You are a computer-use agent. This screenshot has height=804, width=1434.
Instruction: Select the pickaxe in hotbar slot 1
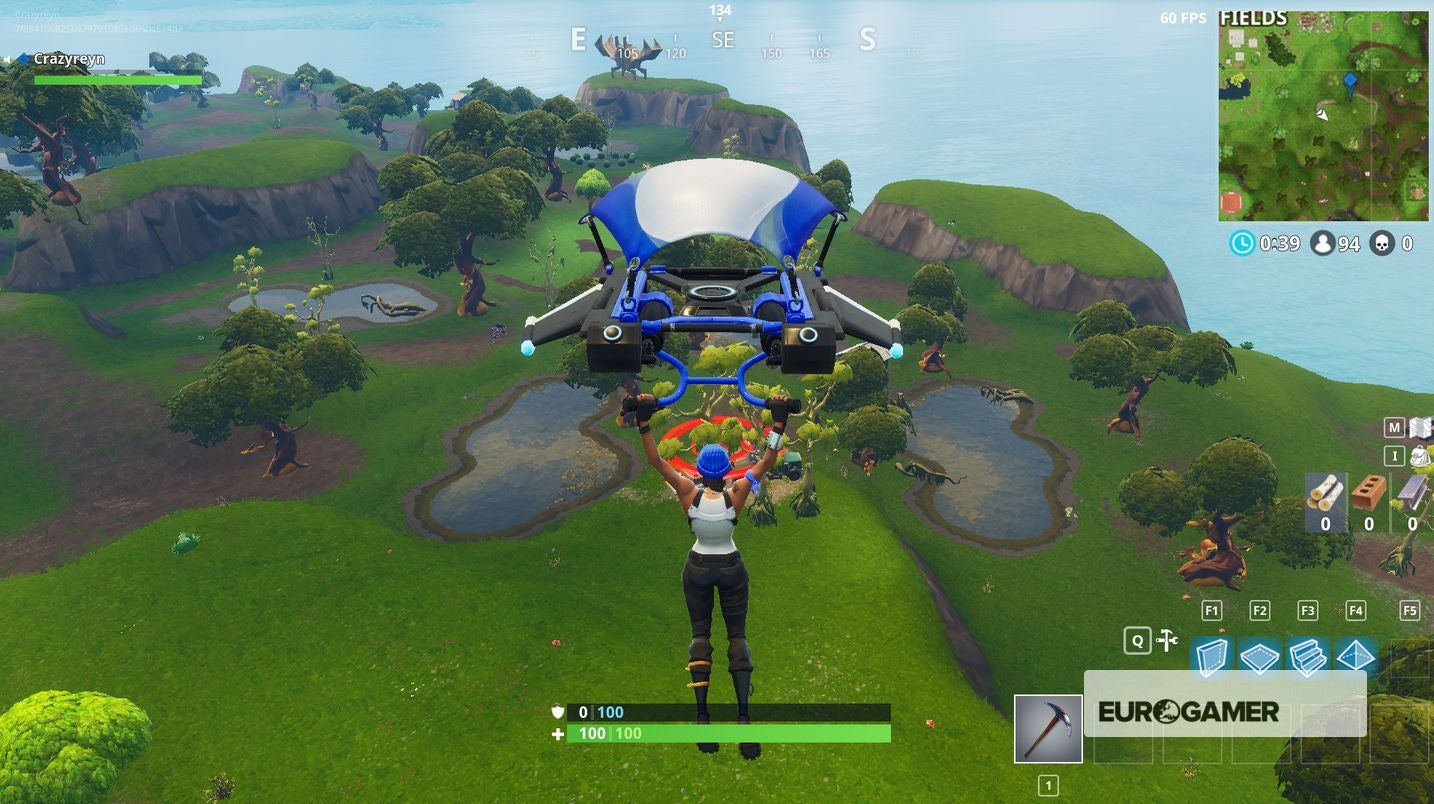coord(1048,728)
